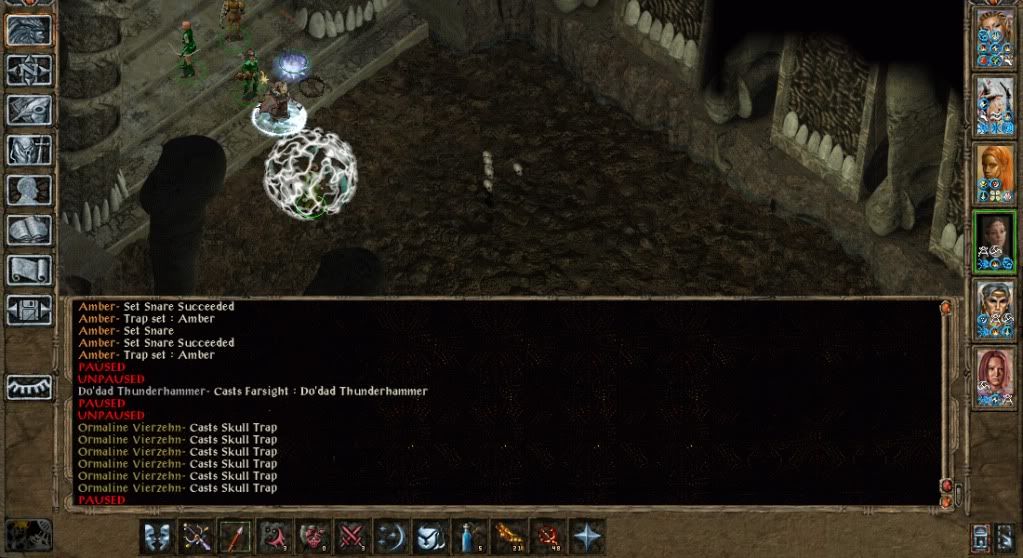Click the closed-eye rest button
This screenshot has height=558, width=1023.
pyautogui.click(x=29, y=387)
